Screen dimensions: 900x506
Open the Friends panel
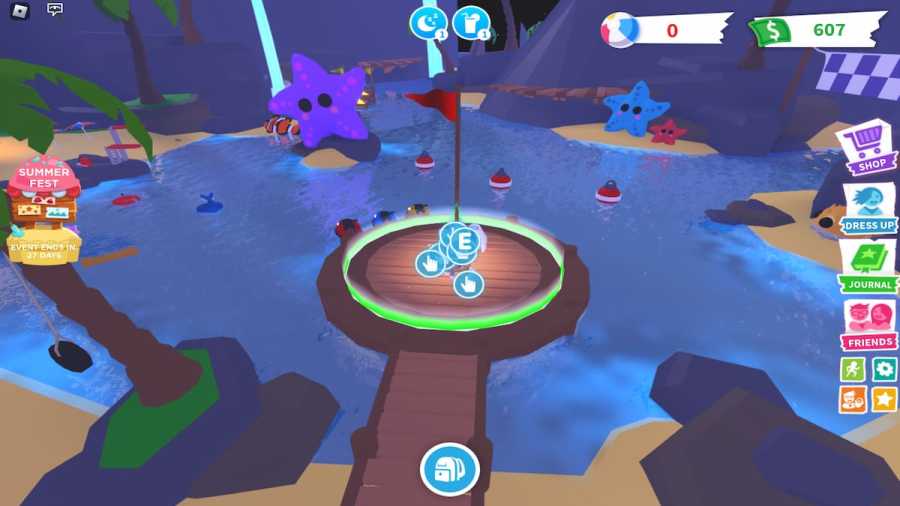[868, 325]
